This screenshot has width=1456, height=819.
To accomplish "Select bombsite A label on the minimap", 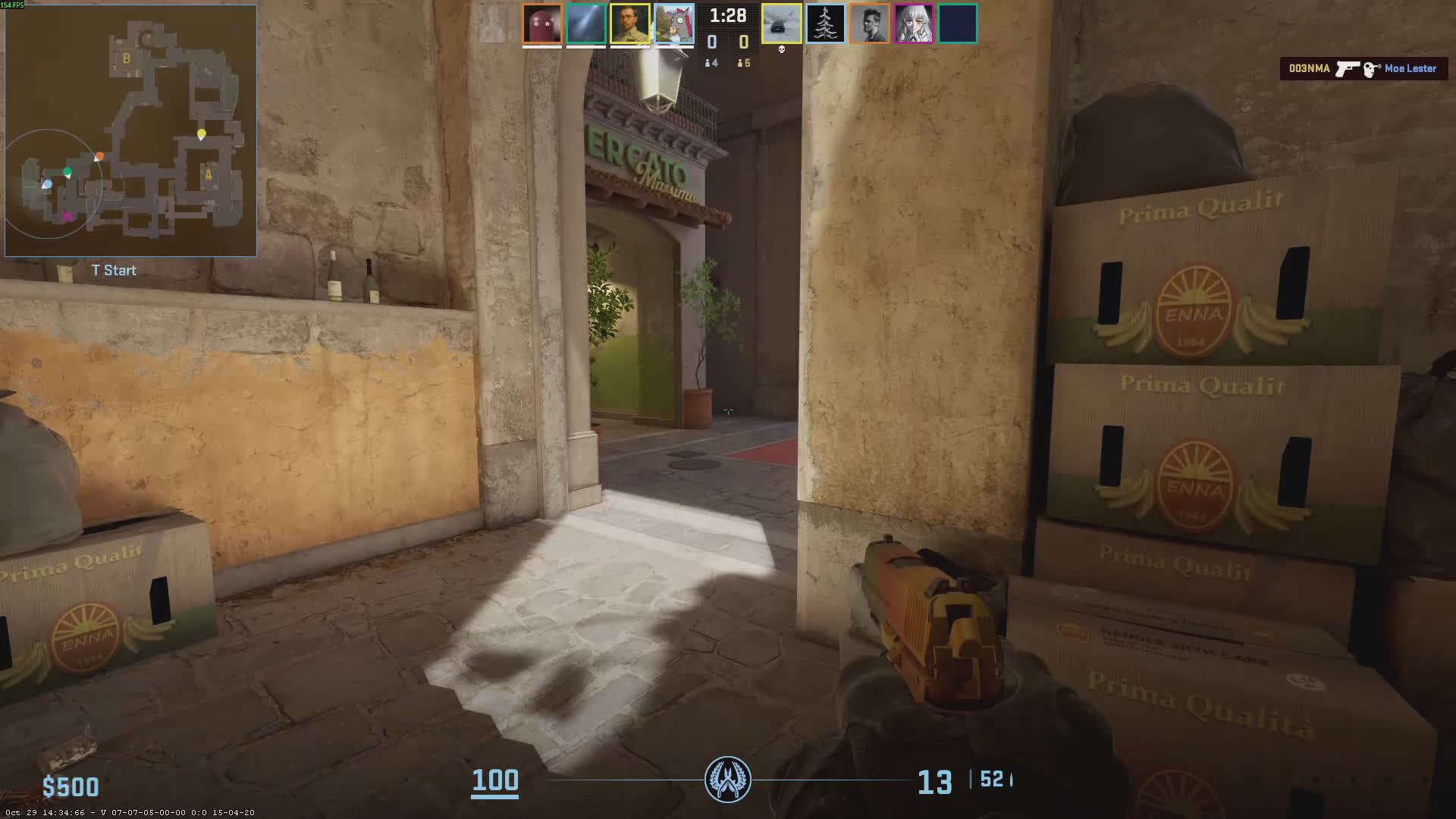I will (208, 175).
